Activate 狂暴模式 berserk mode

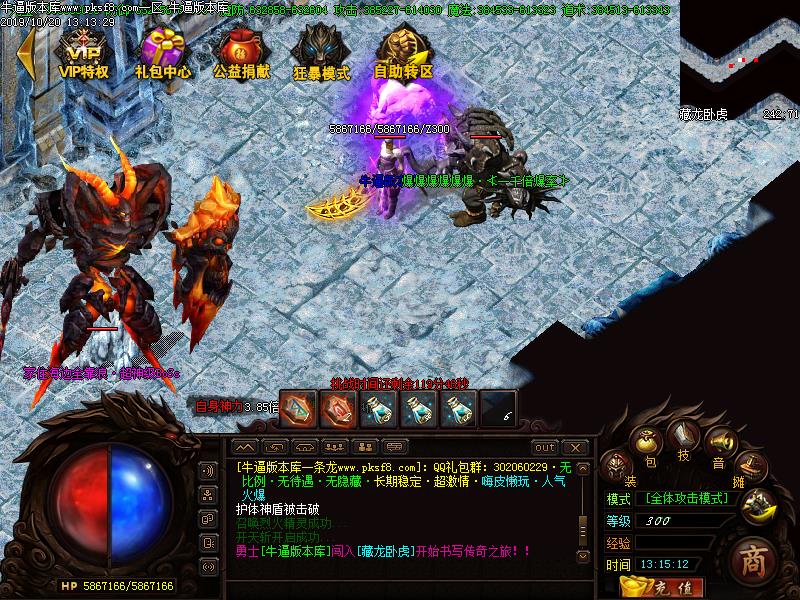[321, 55]
